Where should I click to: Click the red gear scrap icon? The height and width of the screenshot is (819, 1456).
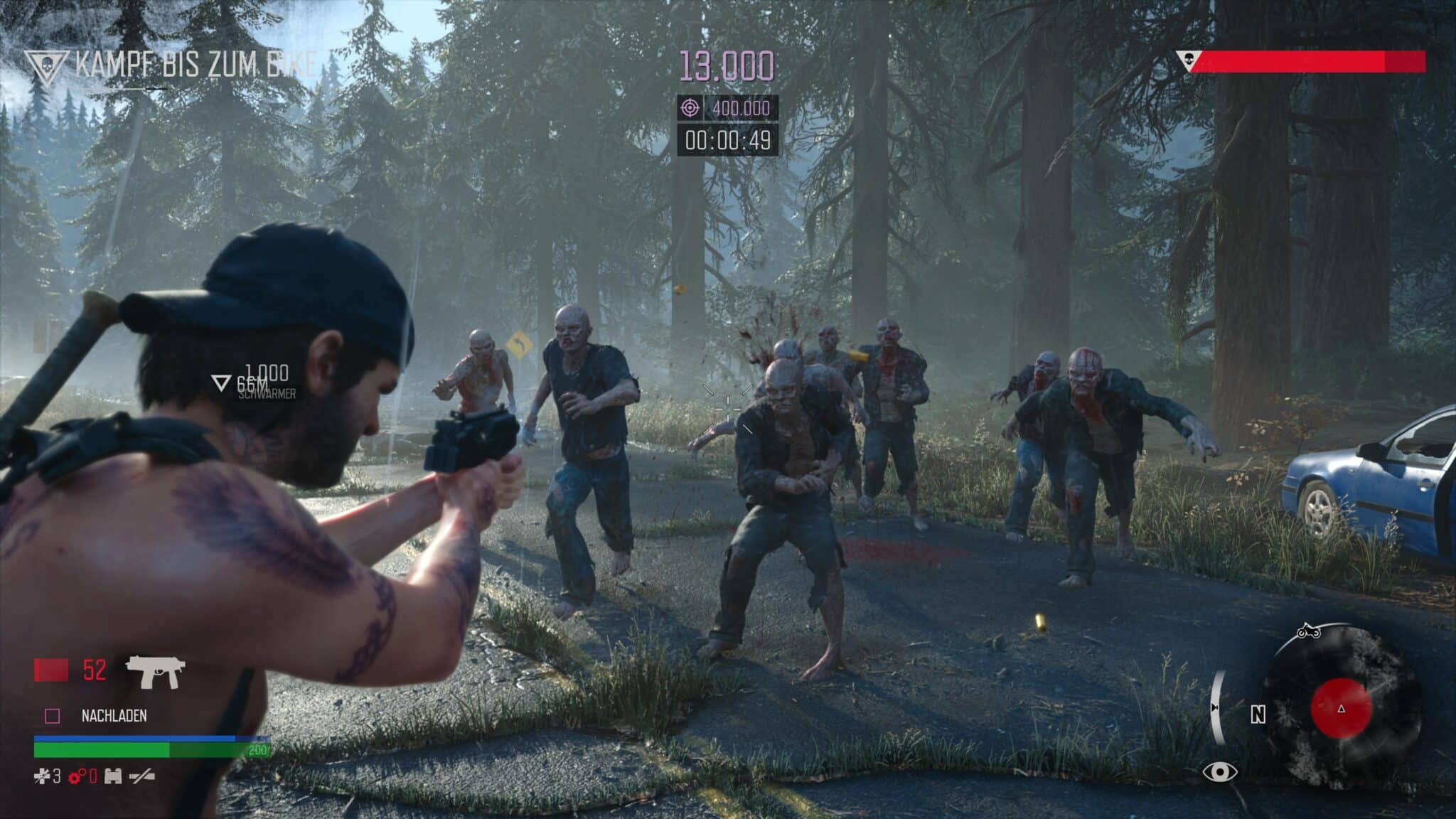[77, 776]
